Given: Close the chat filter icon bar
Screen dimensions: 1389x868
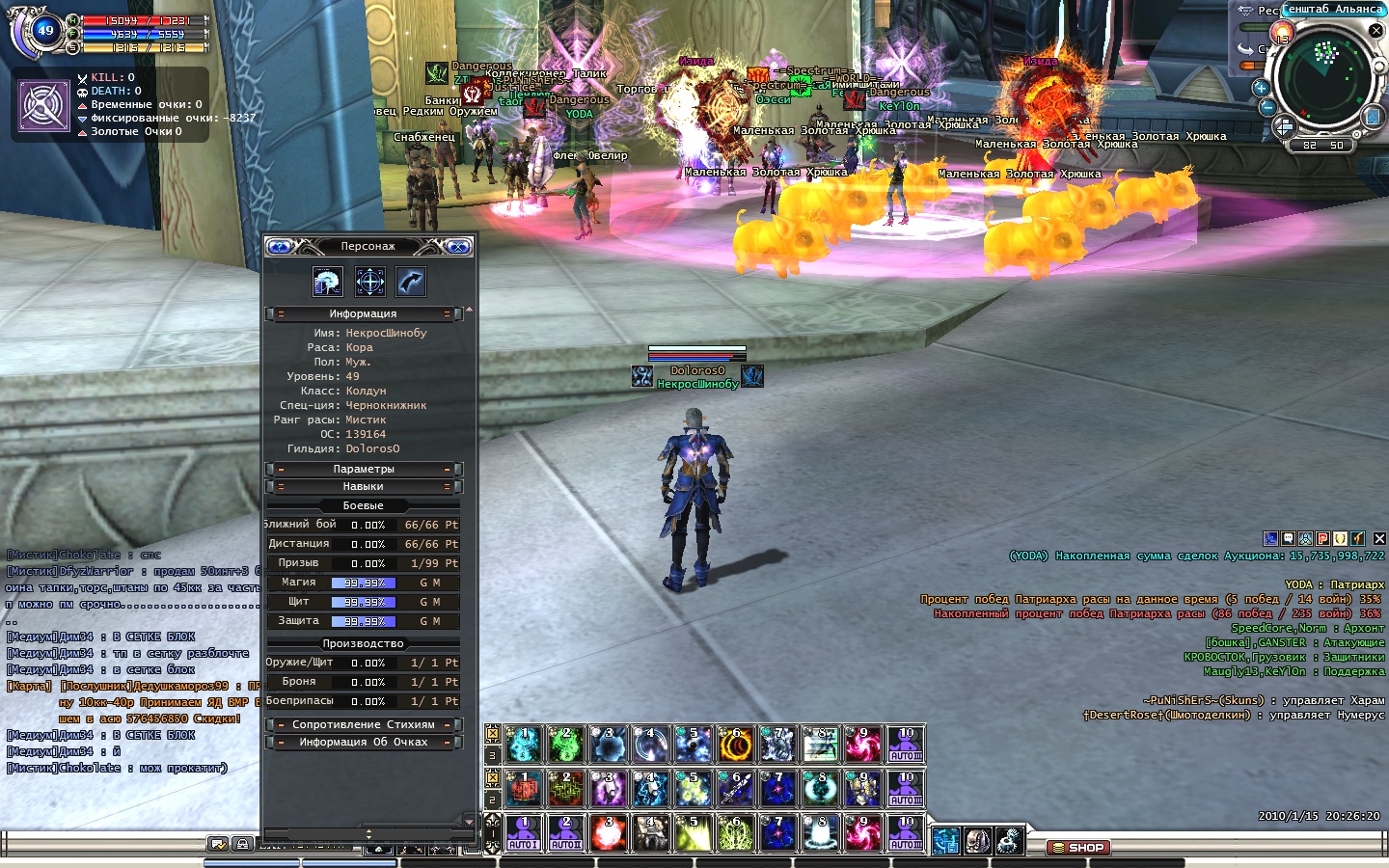Looking at the screenshot, I should pos(1379,538).
